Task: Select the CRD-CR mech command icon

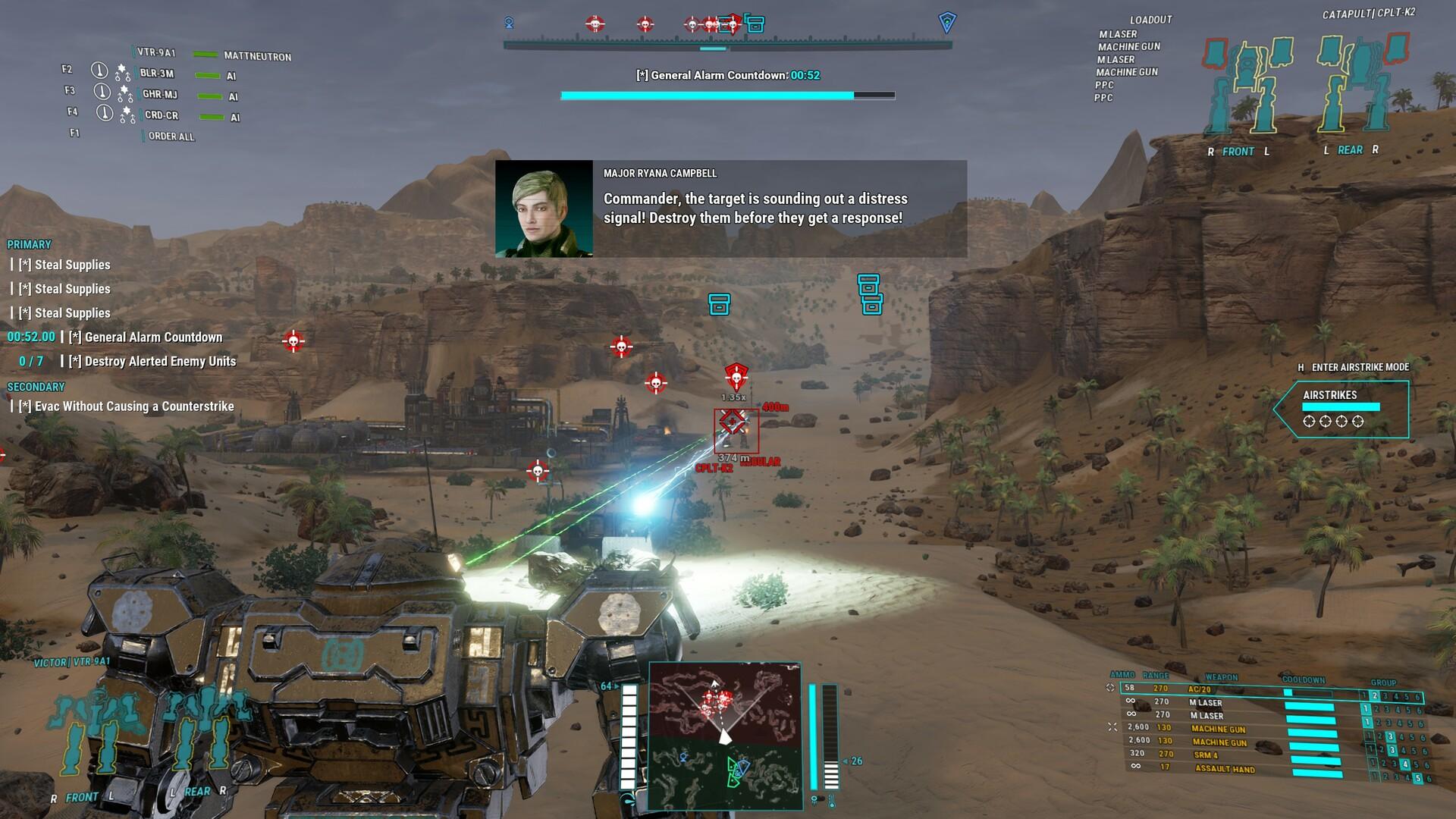Action: point(104,115)
